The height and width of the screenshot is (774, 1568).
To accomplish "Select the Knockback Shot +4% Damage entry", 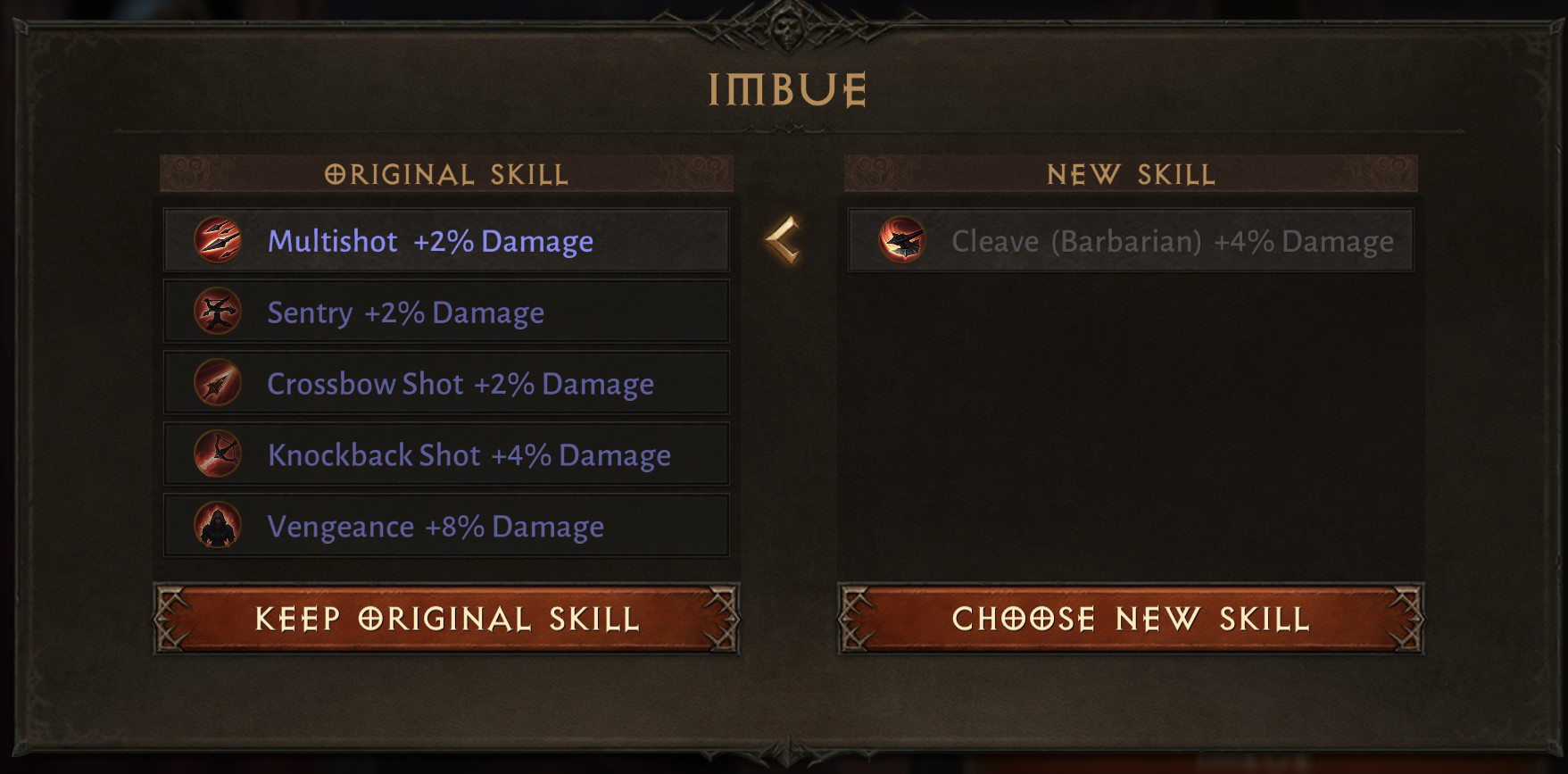I will click(x=446, y=454).
